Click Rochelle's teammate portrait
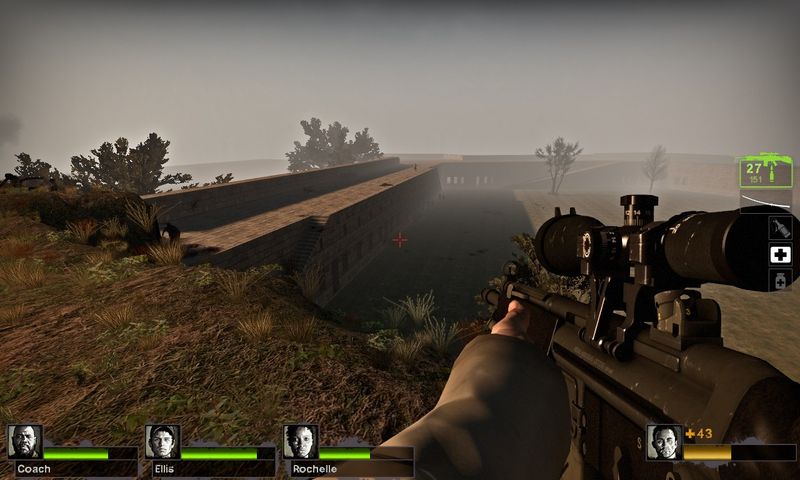800x480 pixels. (x=300, y=441)
